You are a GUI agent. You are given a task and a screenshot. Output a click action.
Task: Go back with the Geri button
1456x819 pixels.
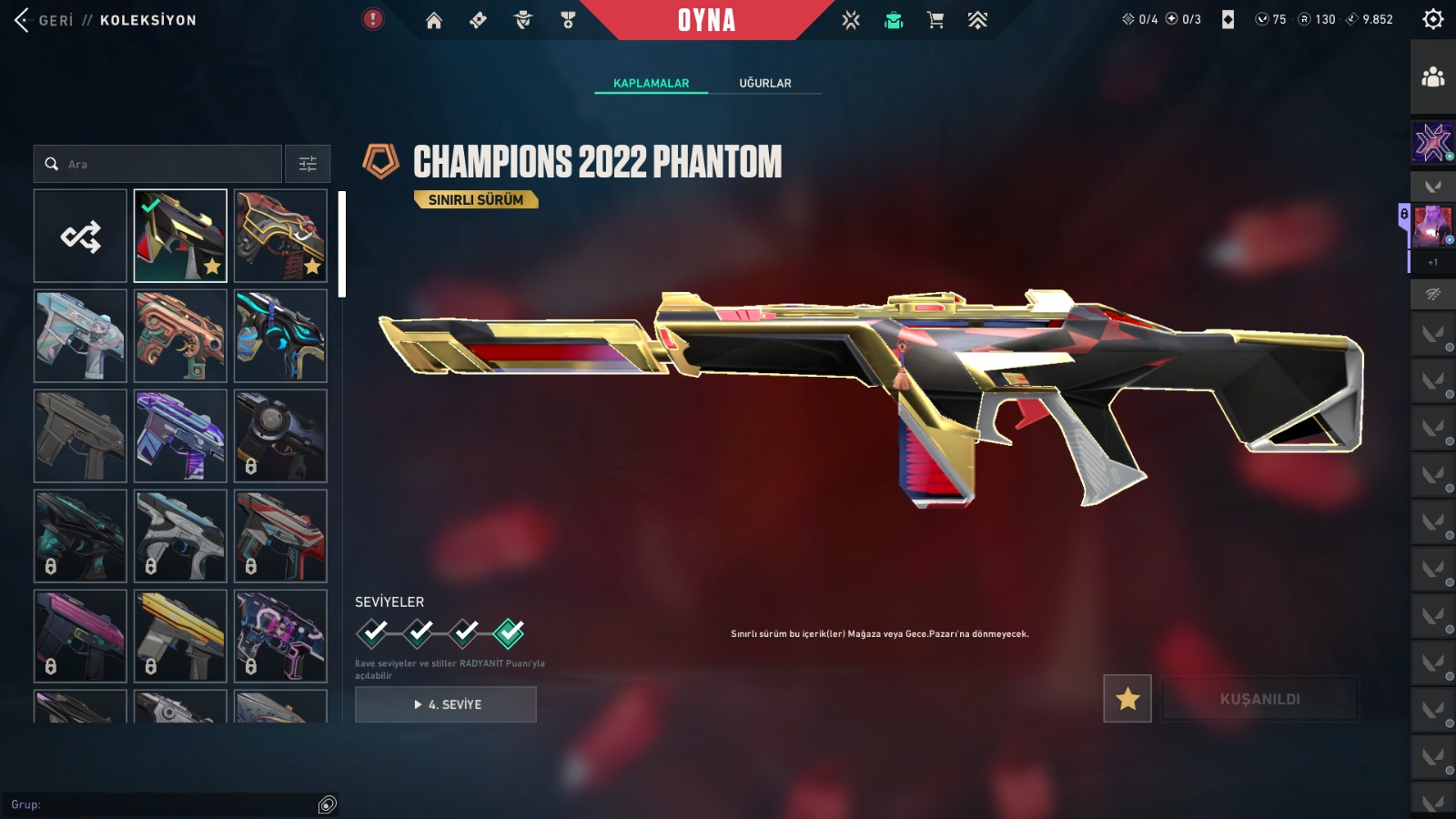(x=44, y=20)
